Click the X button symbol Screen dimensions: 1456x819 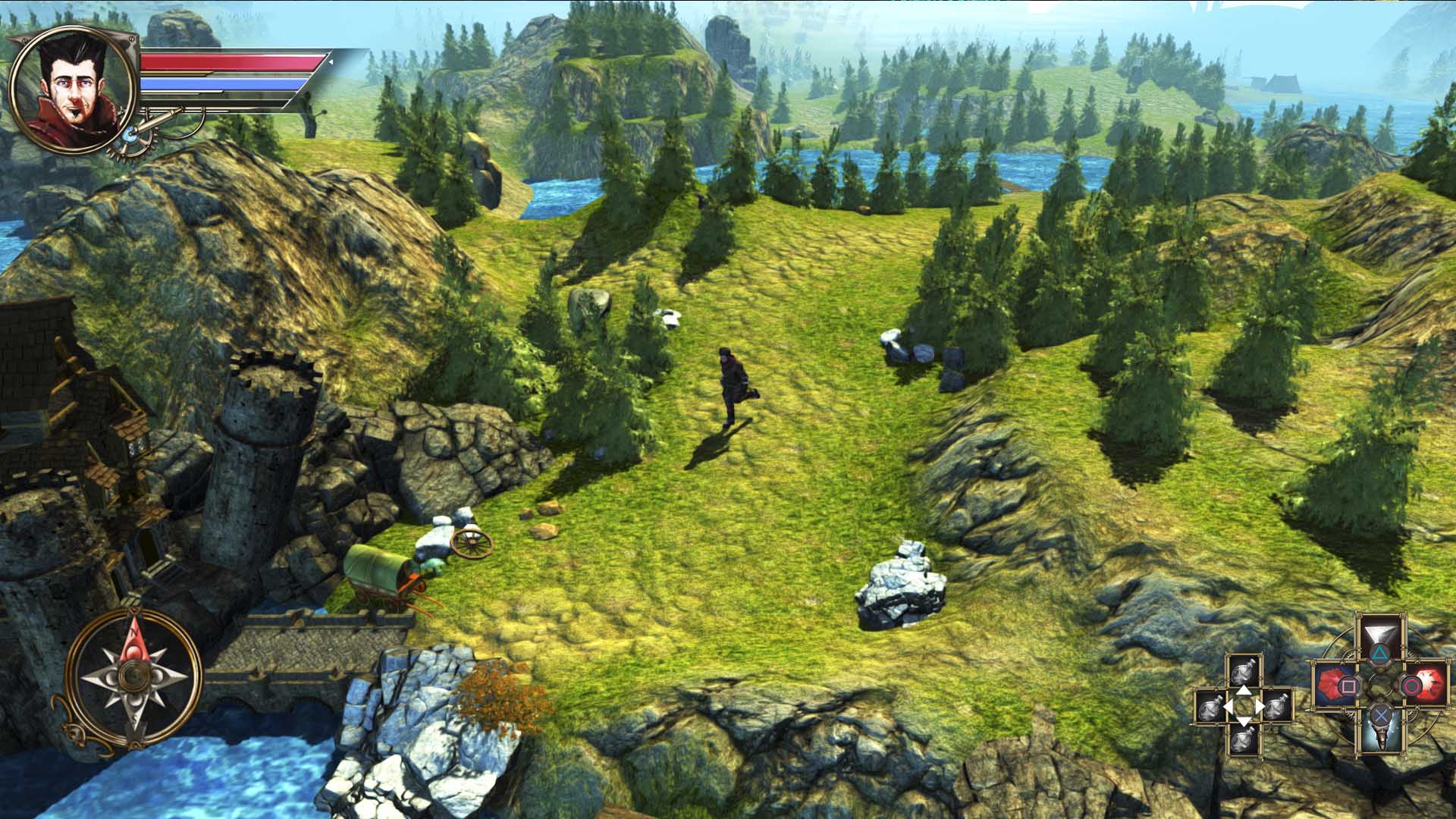click(x=1381, y=715)
